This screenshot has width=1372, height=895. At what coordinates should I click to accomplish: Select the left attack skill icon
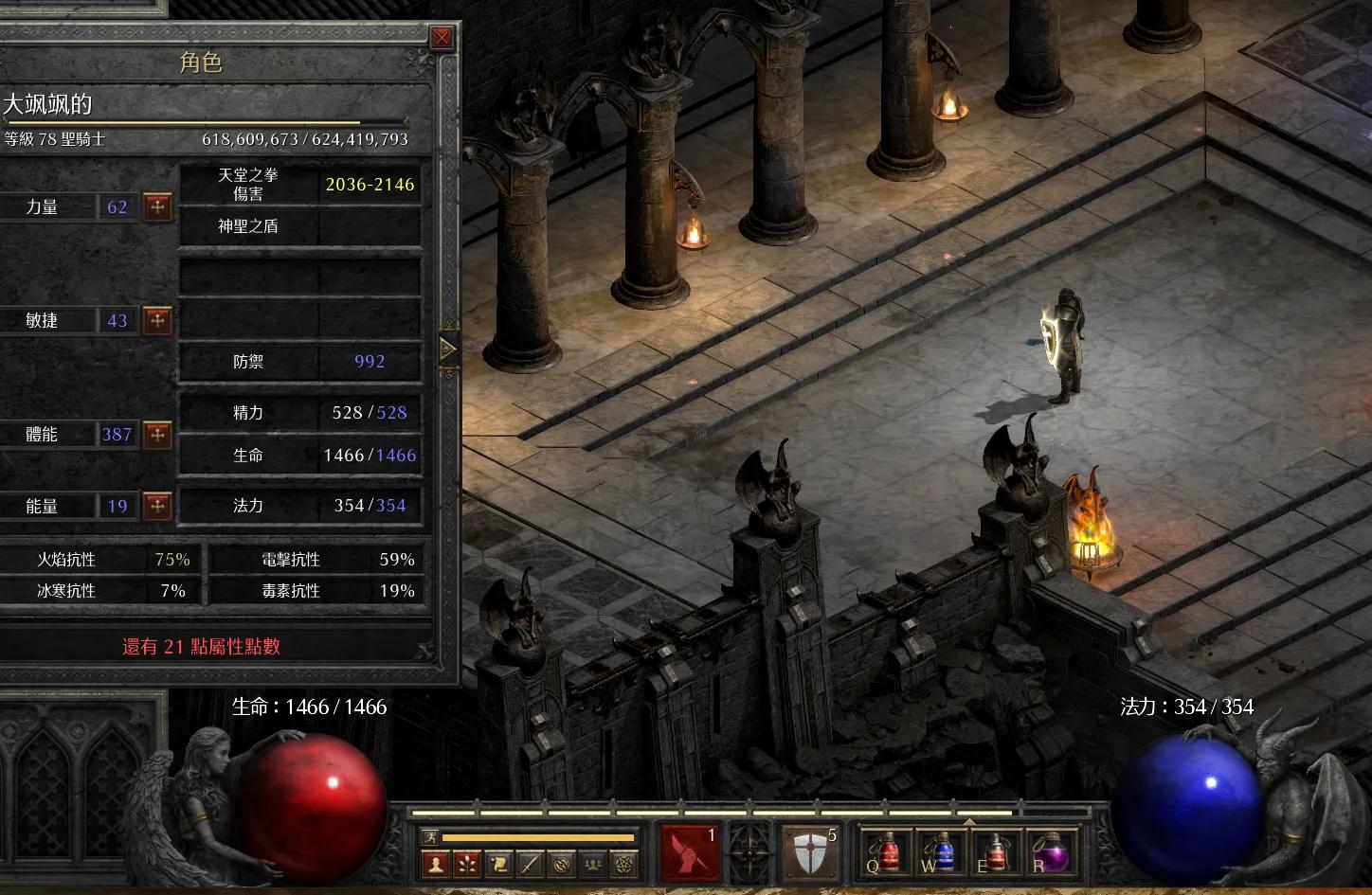689,852
